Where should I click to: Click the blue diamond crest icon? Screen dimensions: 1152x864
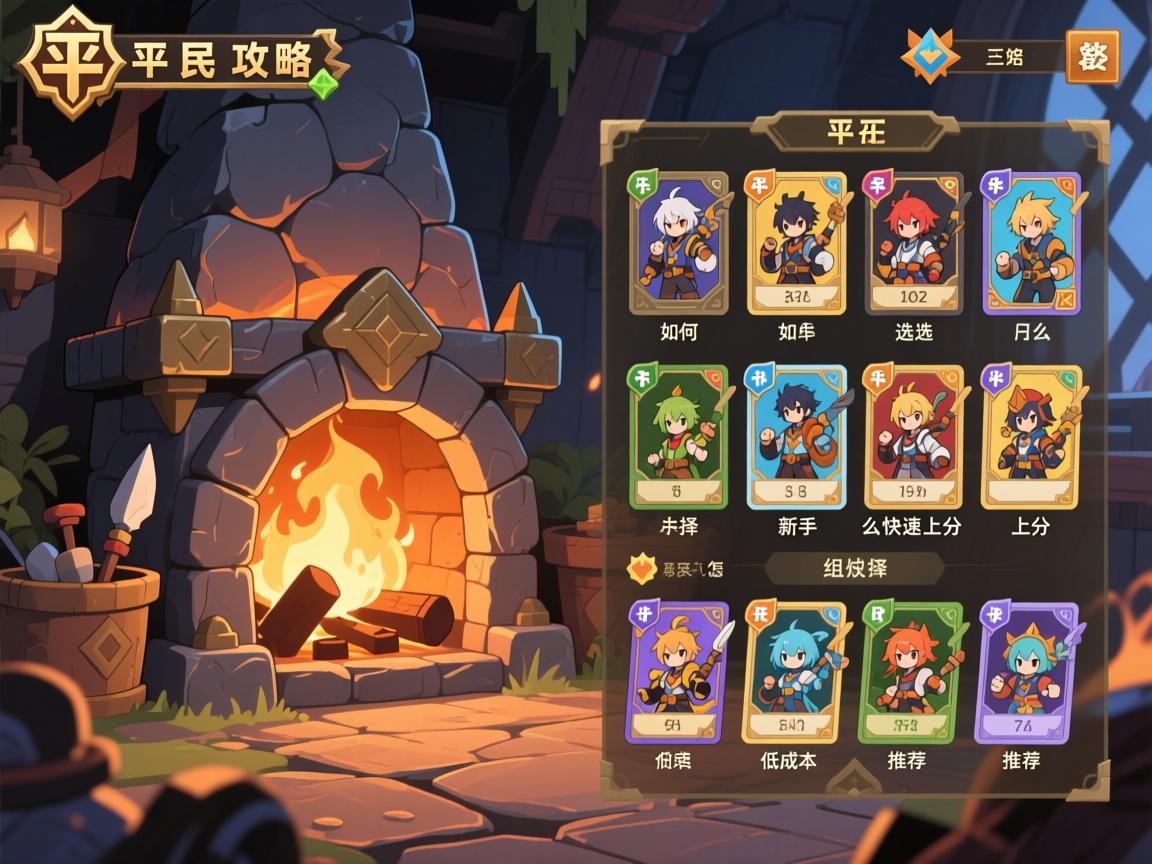(x=930, y=56)
